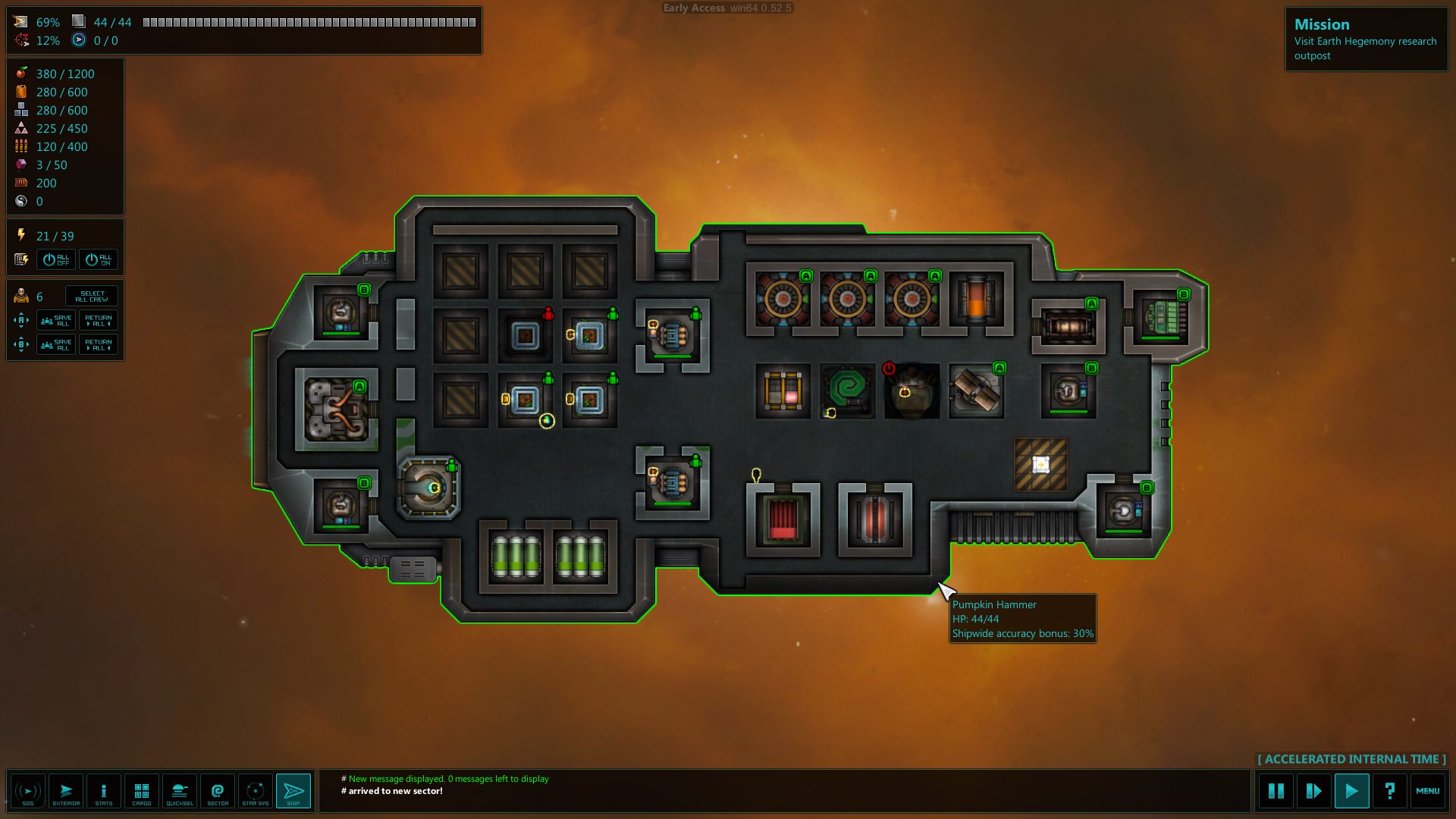Turn all ship modules off
The image size is (1456, 819).
(56, 259)
